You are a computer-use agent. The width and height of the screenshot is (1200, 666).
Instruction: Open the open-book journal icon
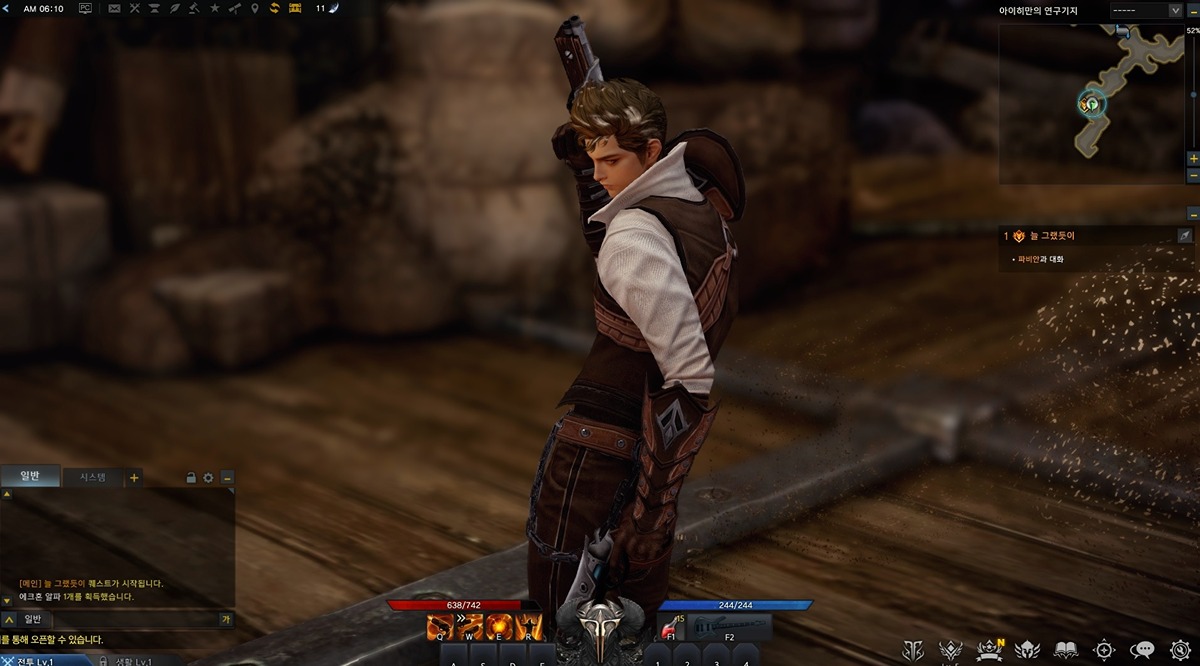pos(1066,650)
